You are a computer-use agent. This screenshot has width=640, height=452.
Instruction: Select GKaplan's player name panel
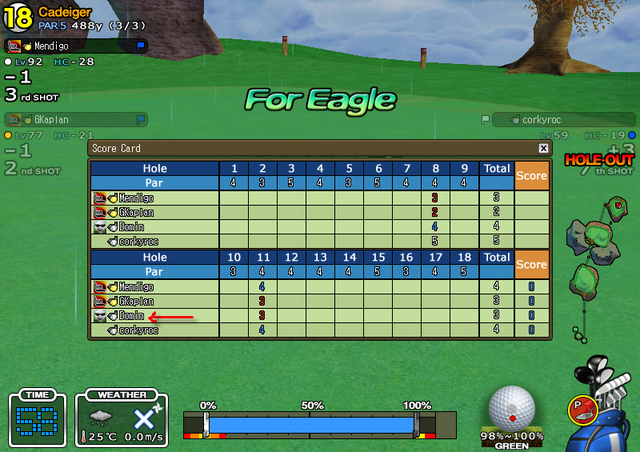76,119
